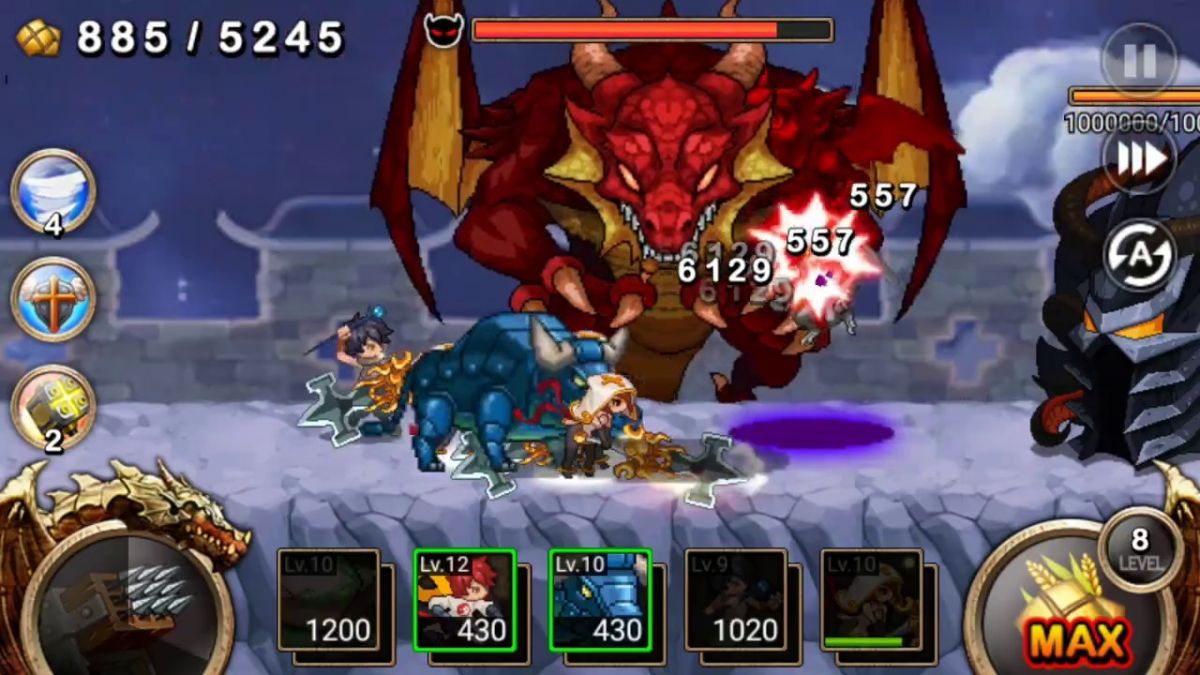
Task: Select the Lv.9 unit card costing 1020
Action: [x=736, y=600]
